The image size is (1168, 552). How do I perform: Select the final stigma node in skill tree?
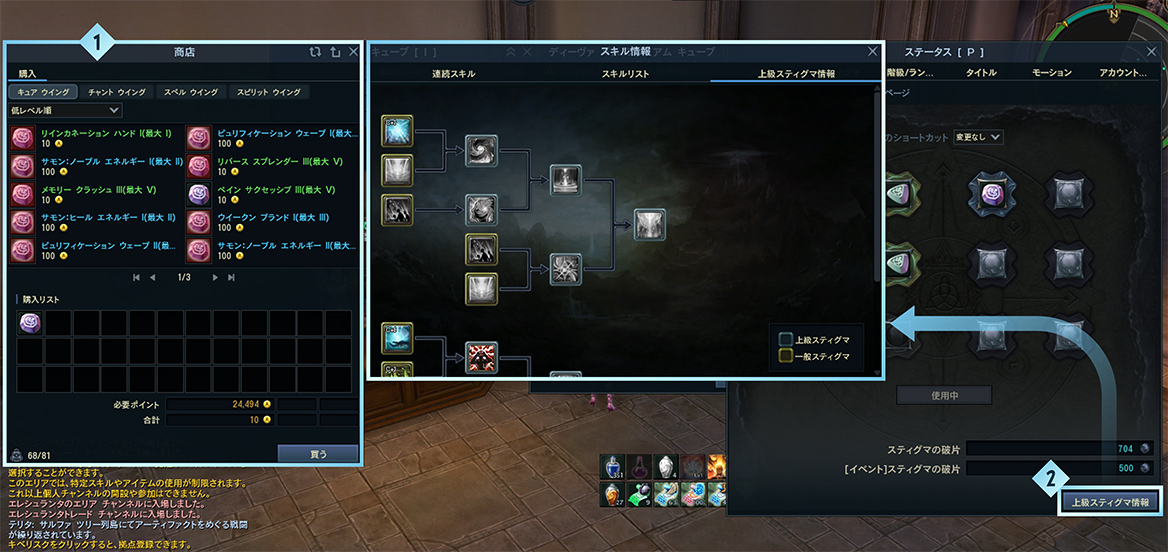click(x=649, y=226)
